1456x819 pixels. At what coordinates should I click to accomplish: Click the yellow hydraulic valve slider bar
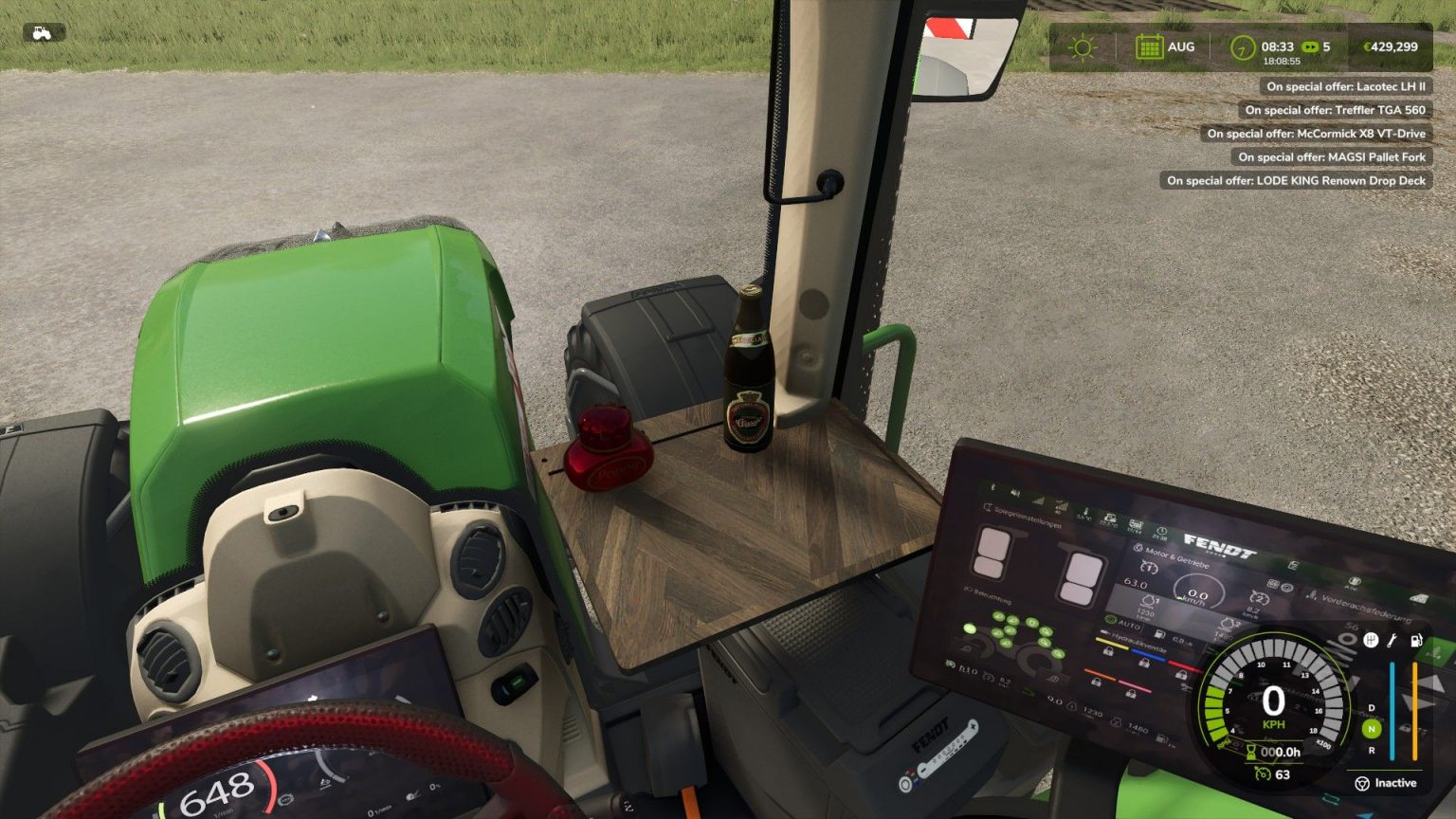(1110, 641)
